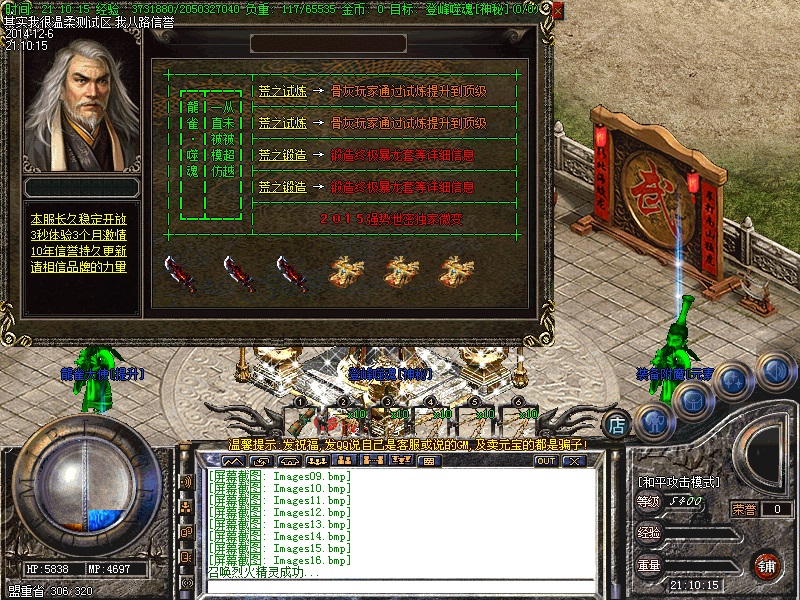
Task: Click the chat text input line
Action: (x=400, y=587)
